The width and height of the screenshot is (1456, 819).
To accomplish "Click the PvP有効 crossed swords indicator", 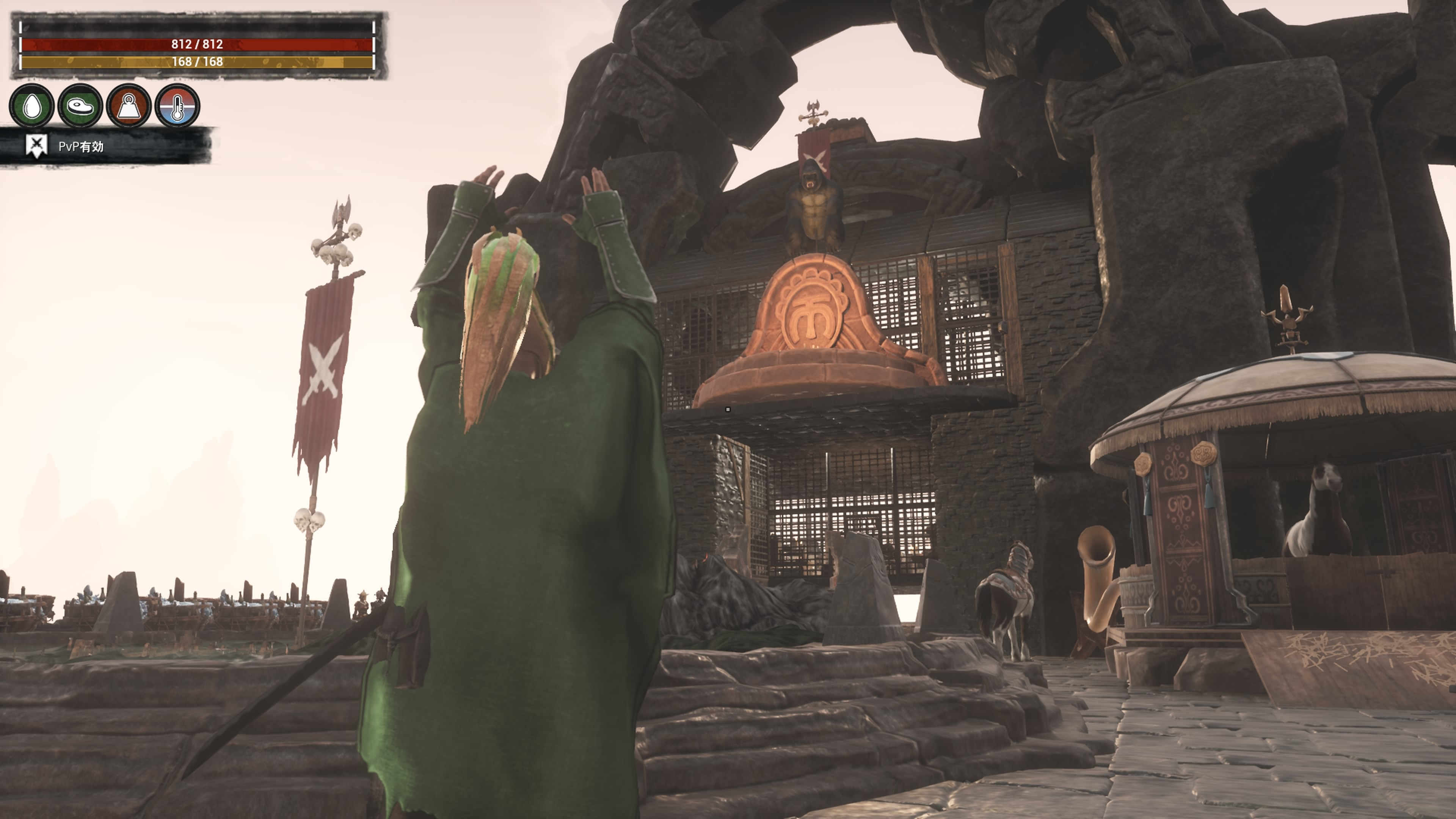I will click(37, 146).
